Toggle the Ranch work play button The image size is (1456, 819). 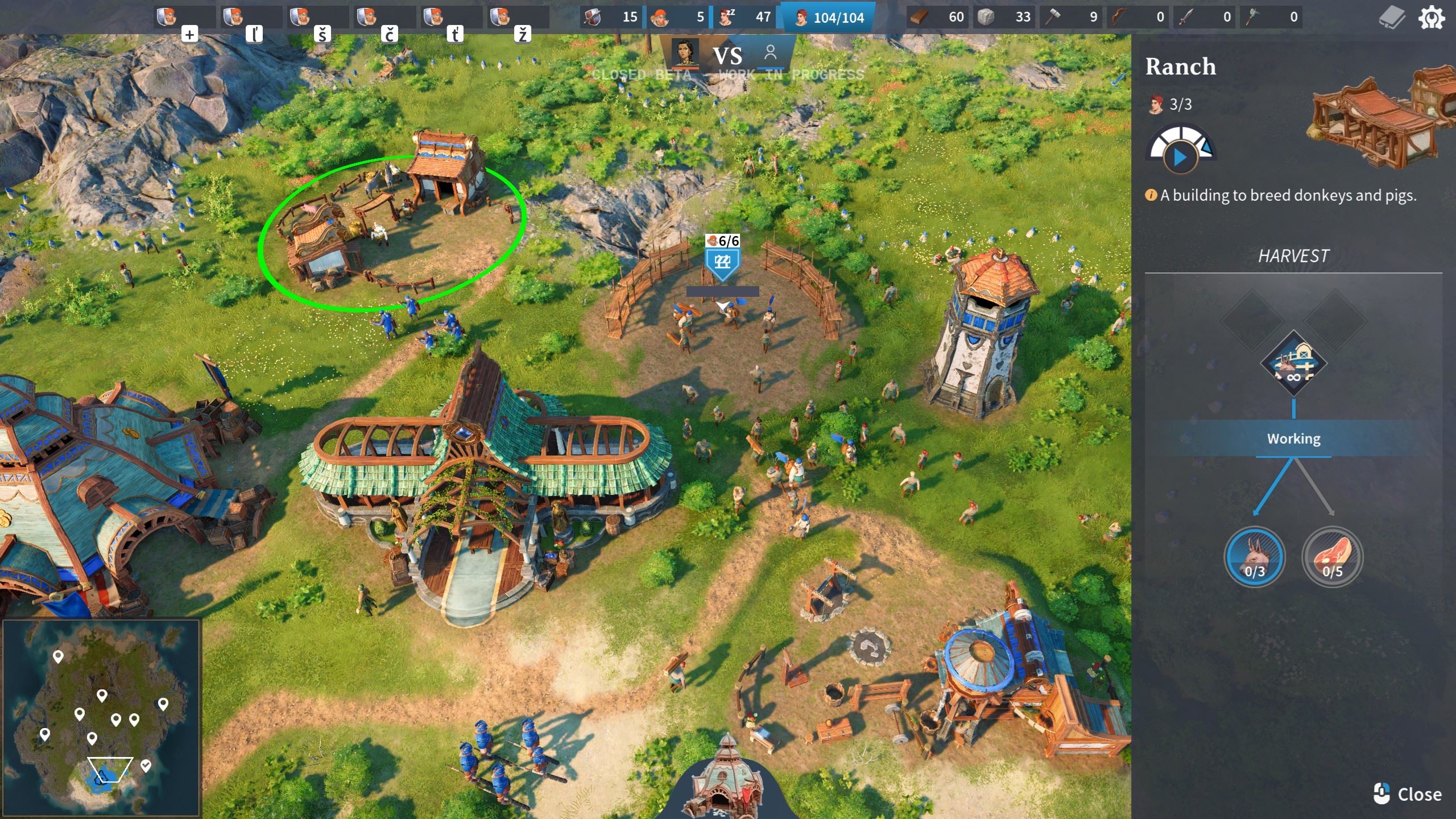pos(1180,157)
